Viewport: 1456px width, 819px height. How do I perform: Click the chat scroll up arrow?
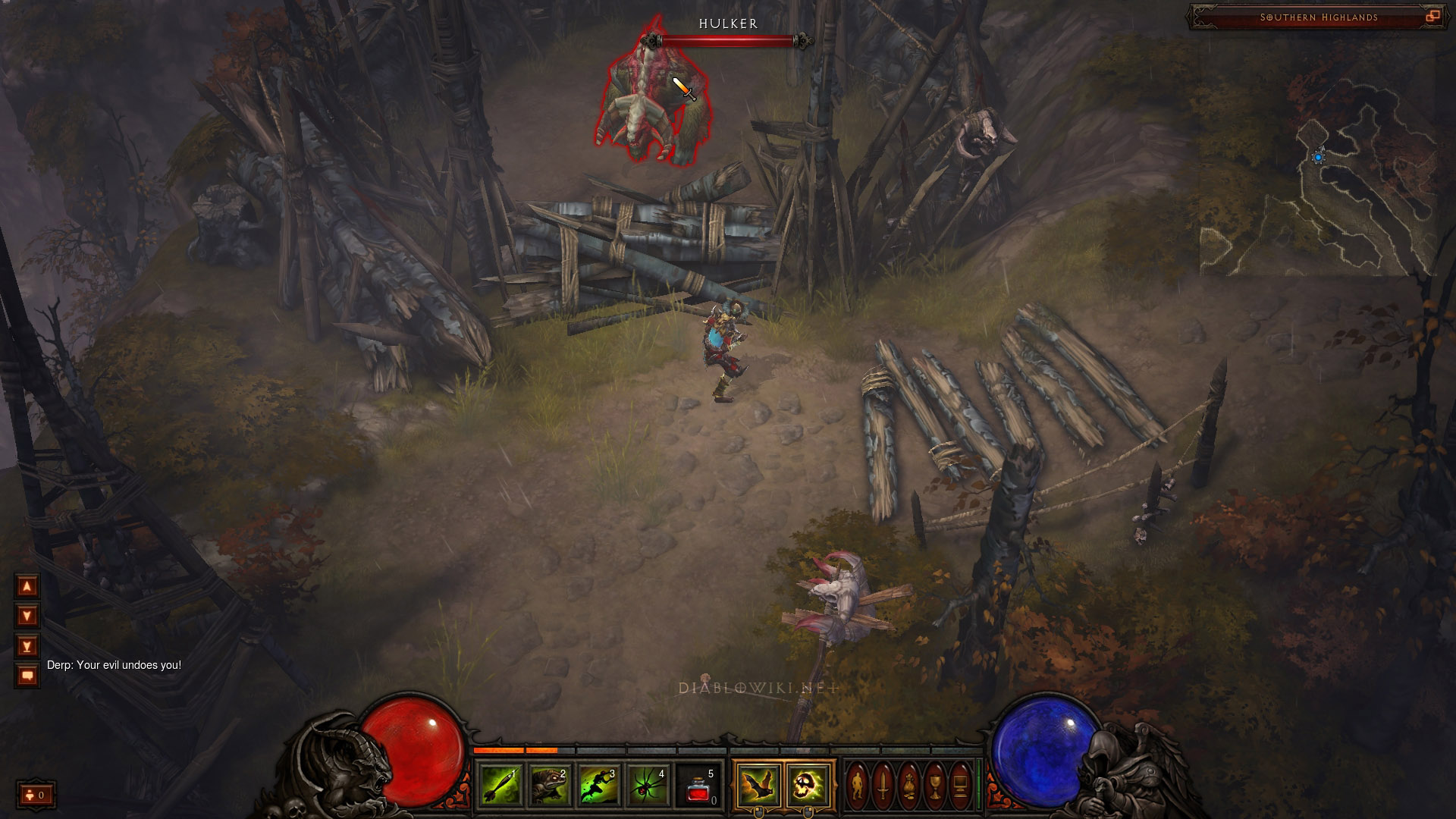tap(27, 586)
